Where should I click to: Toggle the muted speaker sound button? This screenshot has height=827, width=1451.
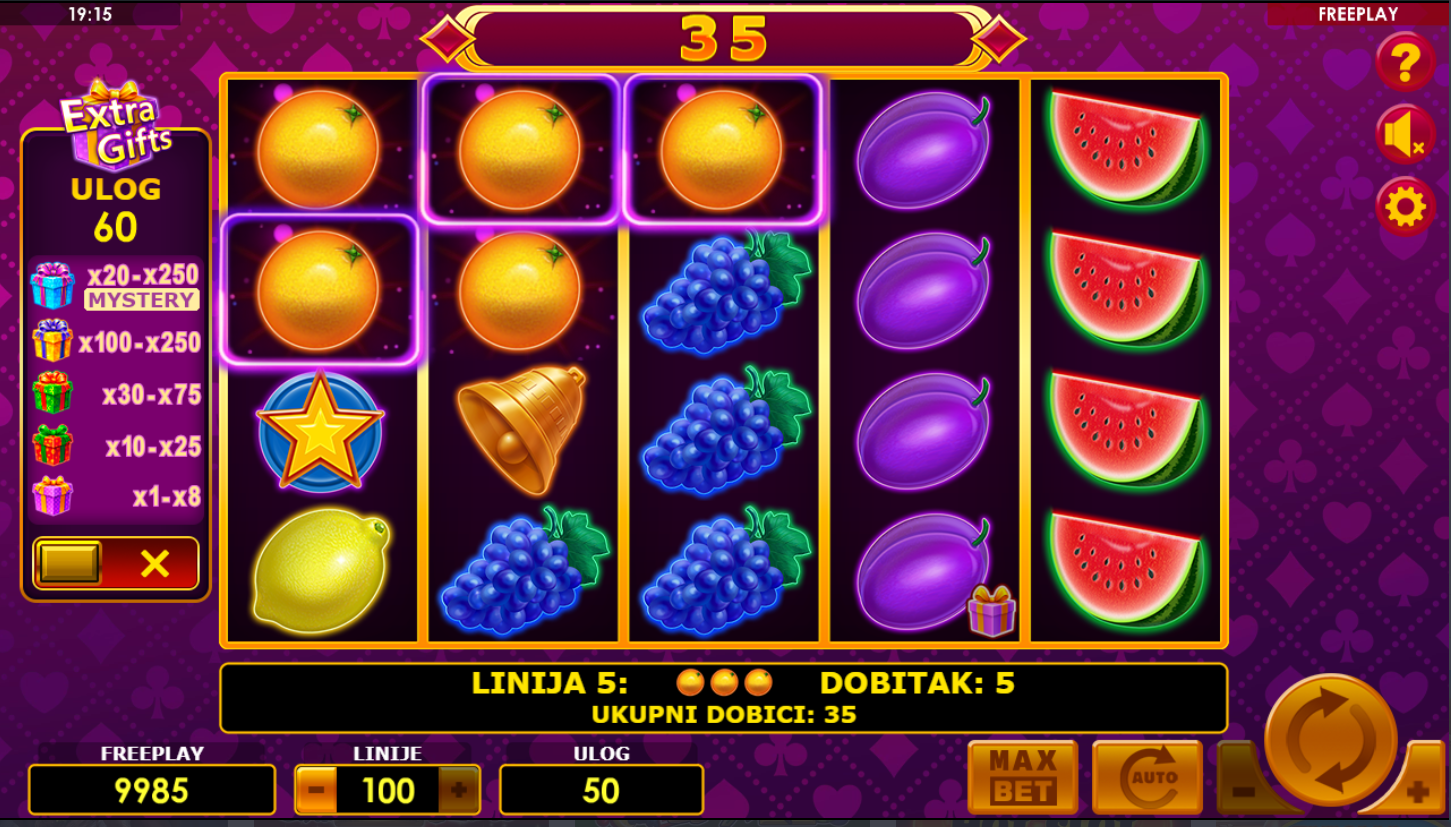pyautogui.click(x=1405, y=135)
